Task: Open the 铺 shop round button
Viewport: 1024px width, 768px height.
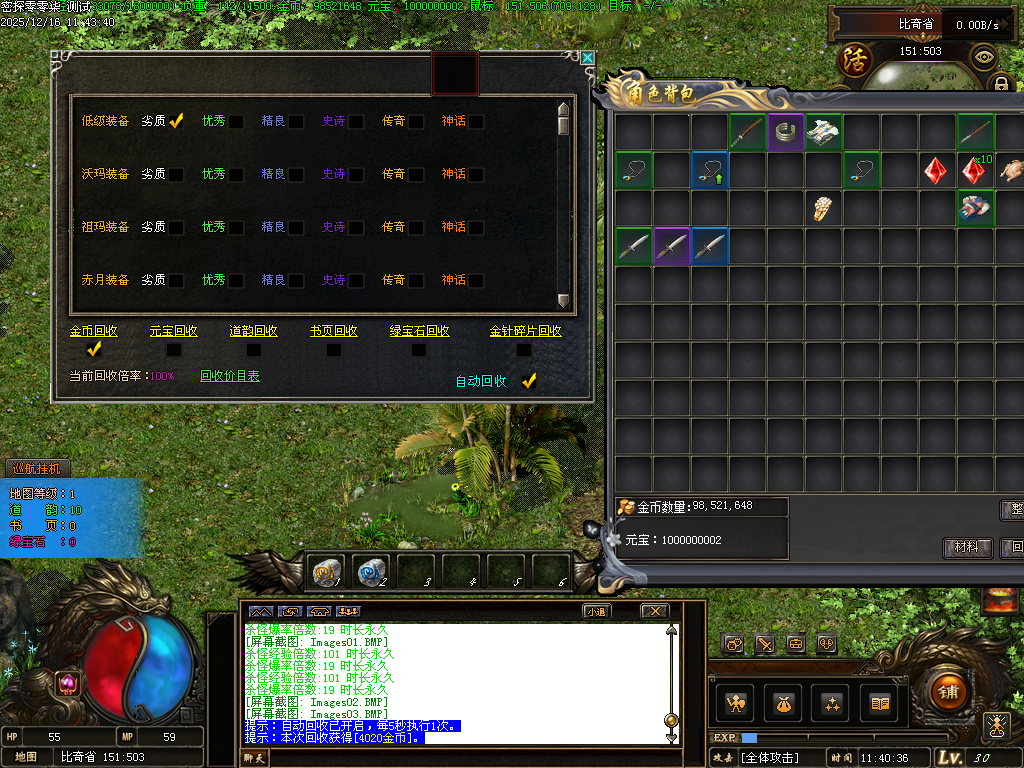Action: pyautogui.click(x=946, y=691)
